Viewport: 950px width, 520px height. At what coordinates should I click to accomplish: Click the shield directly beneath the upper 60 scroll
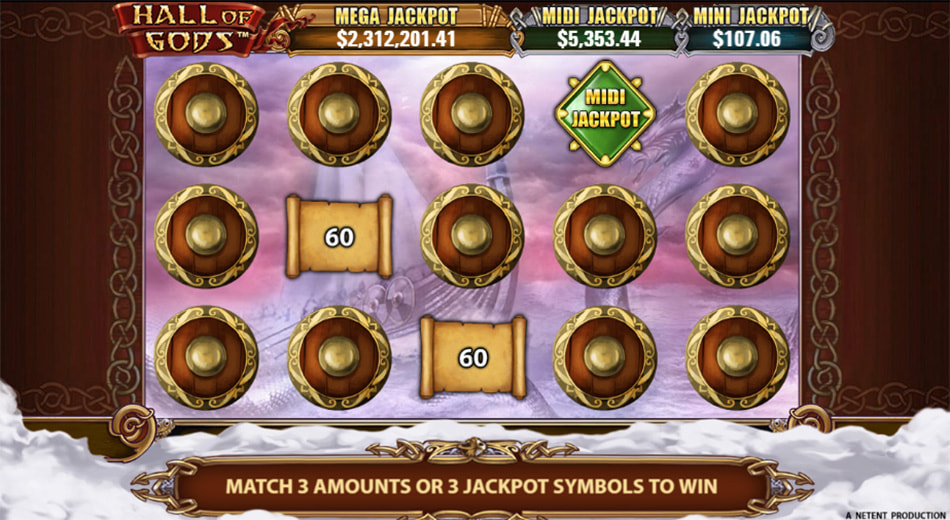coord(339,357)
